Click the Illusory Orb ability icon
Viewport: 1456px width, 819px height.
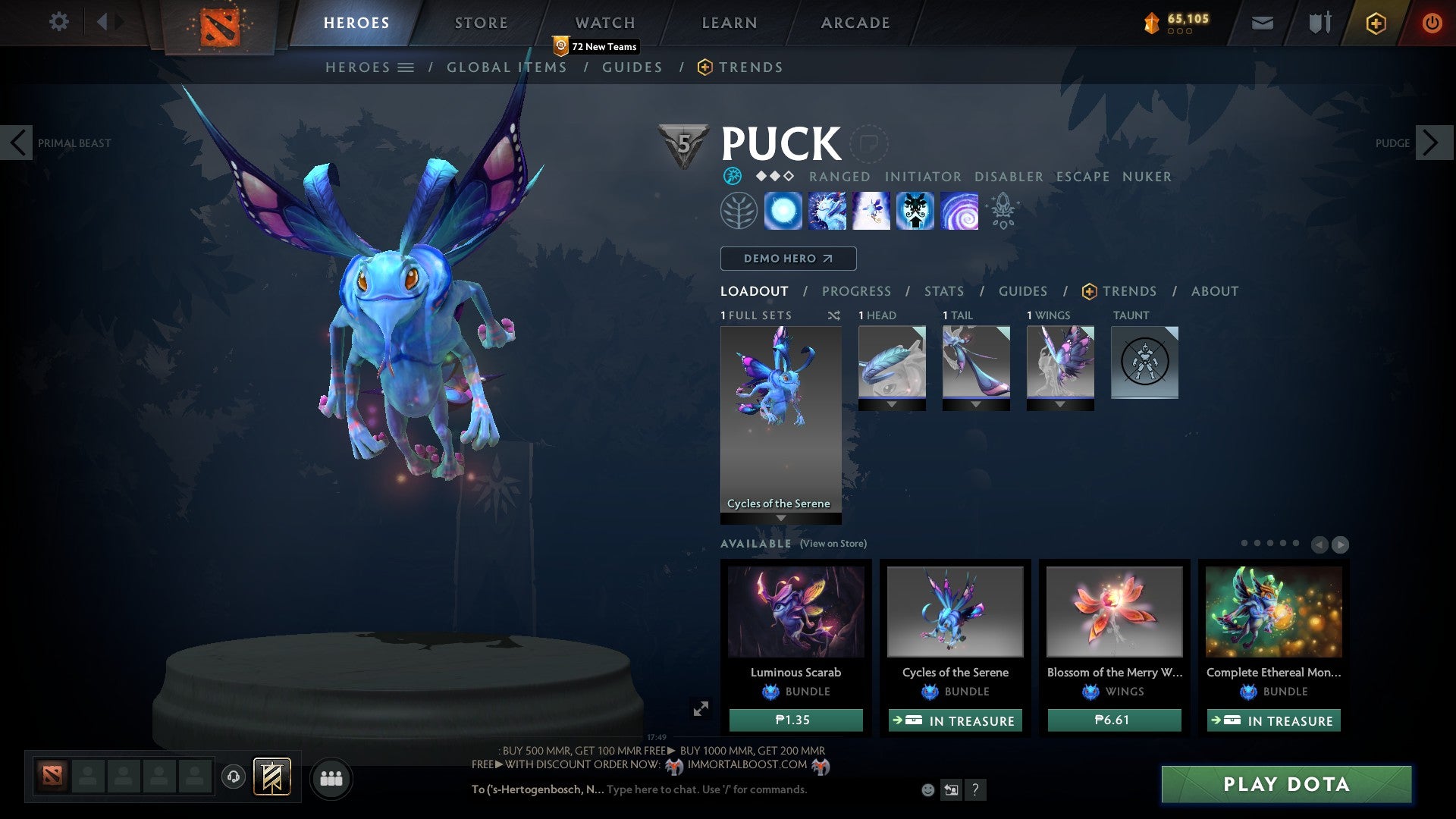pyautogui.click(x=782, y=211)
